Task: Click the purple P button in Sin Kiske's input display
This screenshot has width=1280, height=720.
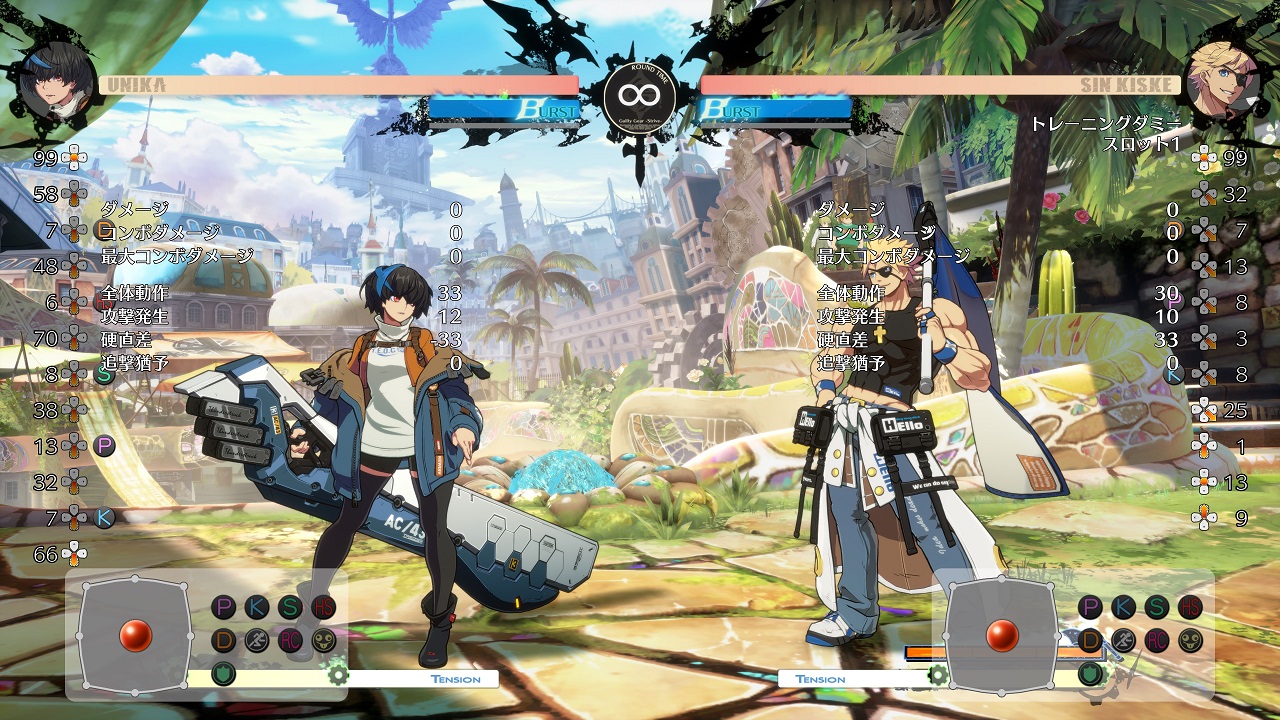Action: (1090, 607)
